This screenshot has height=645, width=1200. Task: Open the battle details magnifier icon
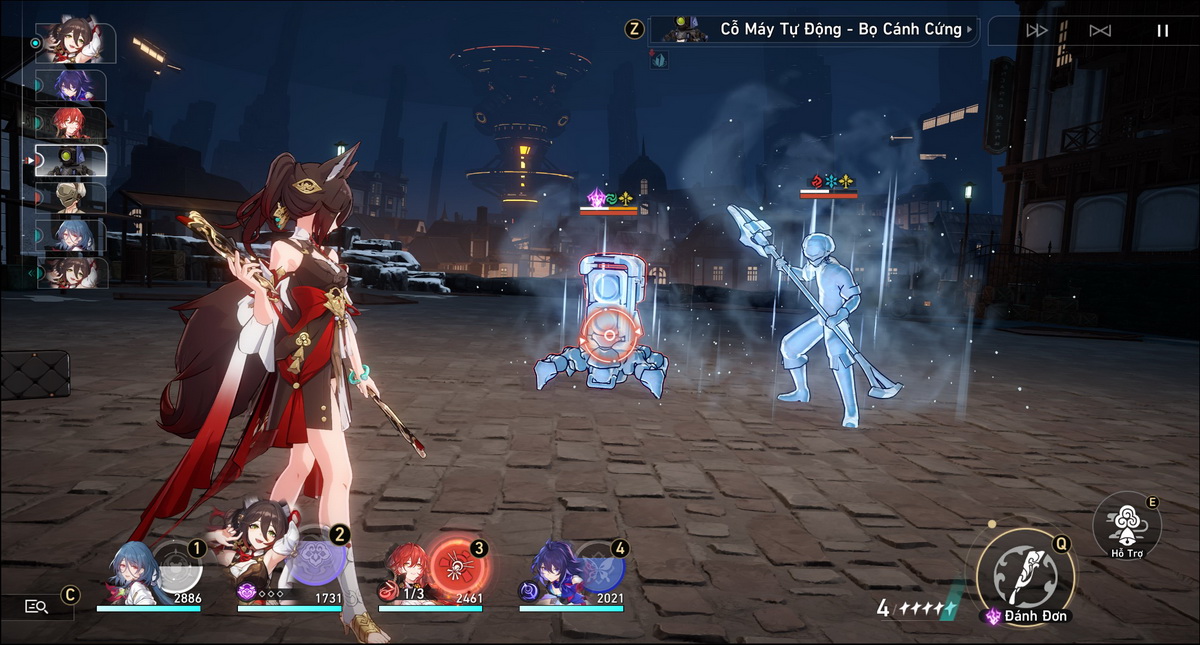[x=37, y=606]
